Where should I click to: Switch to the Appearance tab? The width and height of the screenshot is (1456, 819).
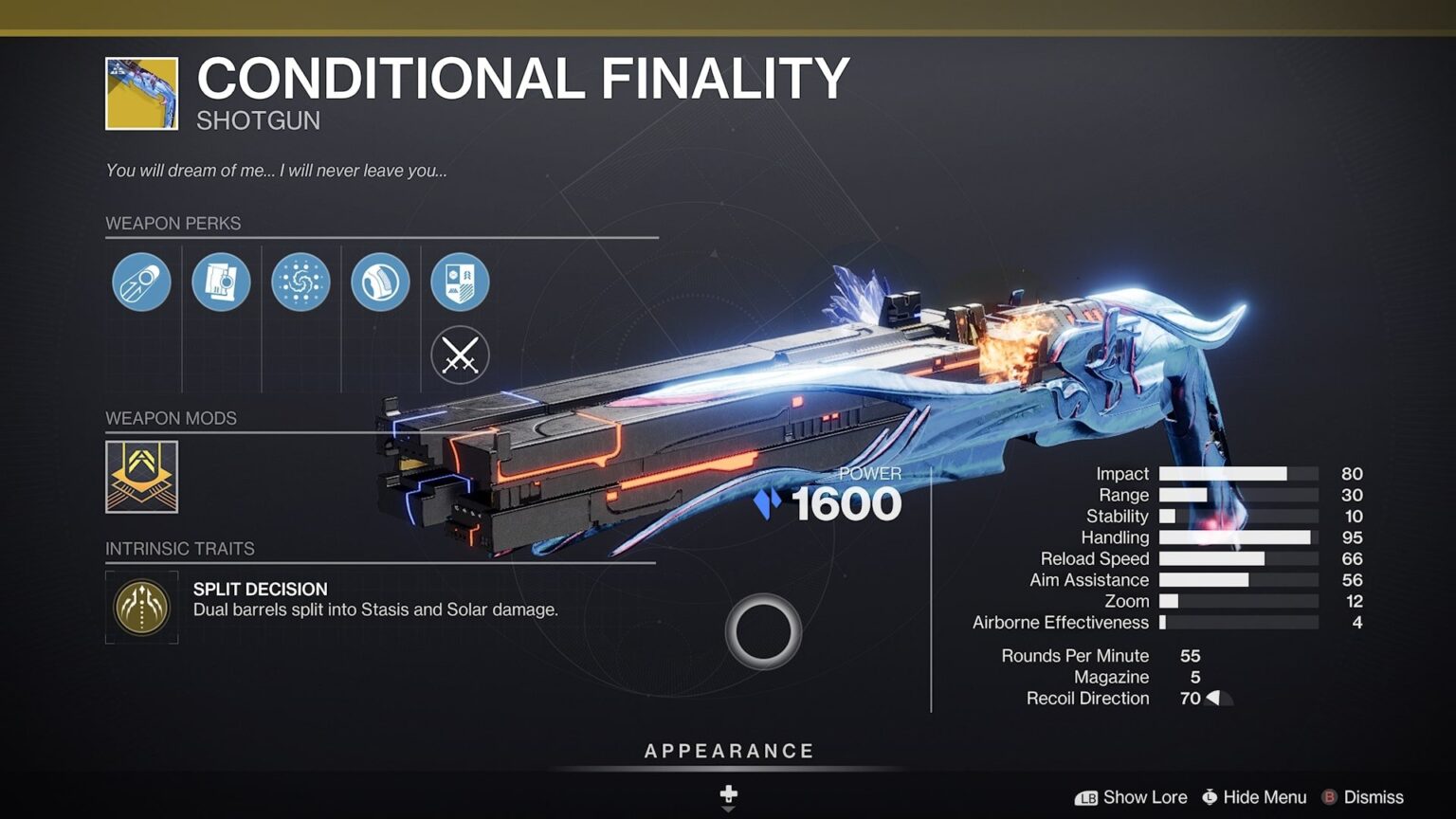pos(728,750)
